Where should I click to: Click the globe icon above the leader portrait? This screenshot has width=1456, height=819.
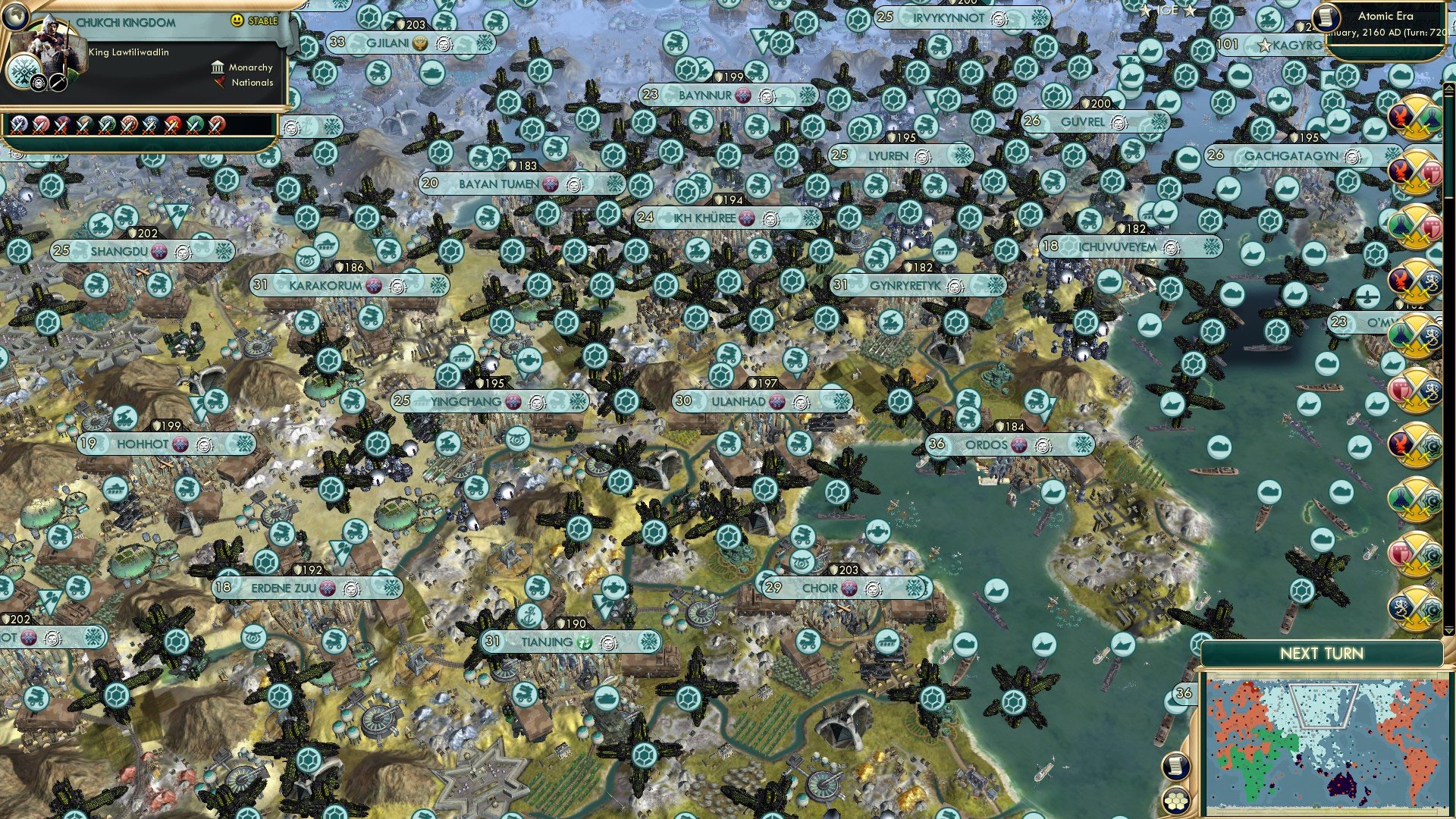[16, 18]
